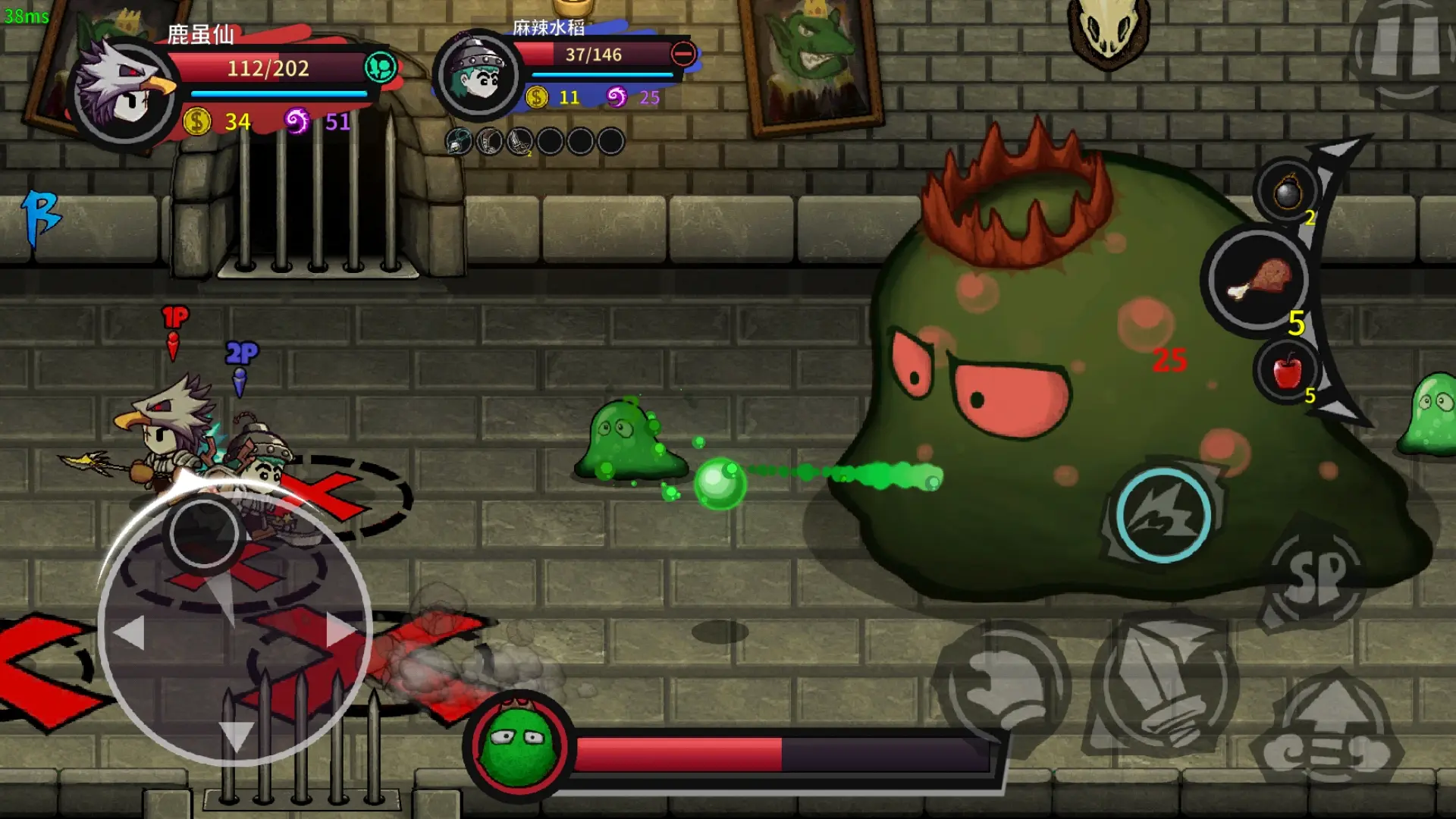This screenshot has width=1456, height=819.
Task: Trigger the SP ability button
Action: 1316,578
